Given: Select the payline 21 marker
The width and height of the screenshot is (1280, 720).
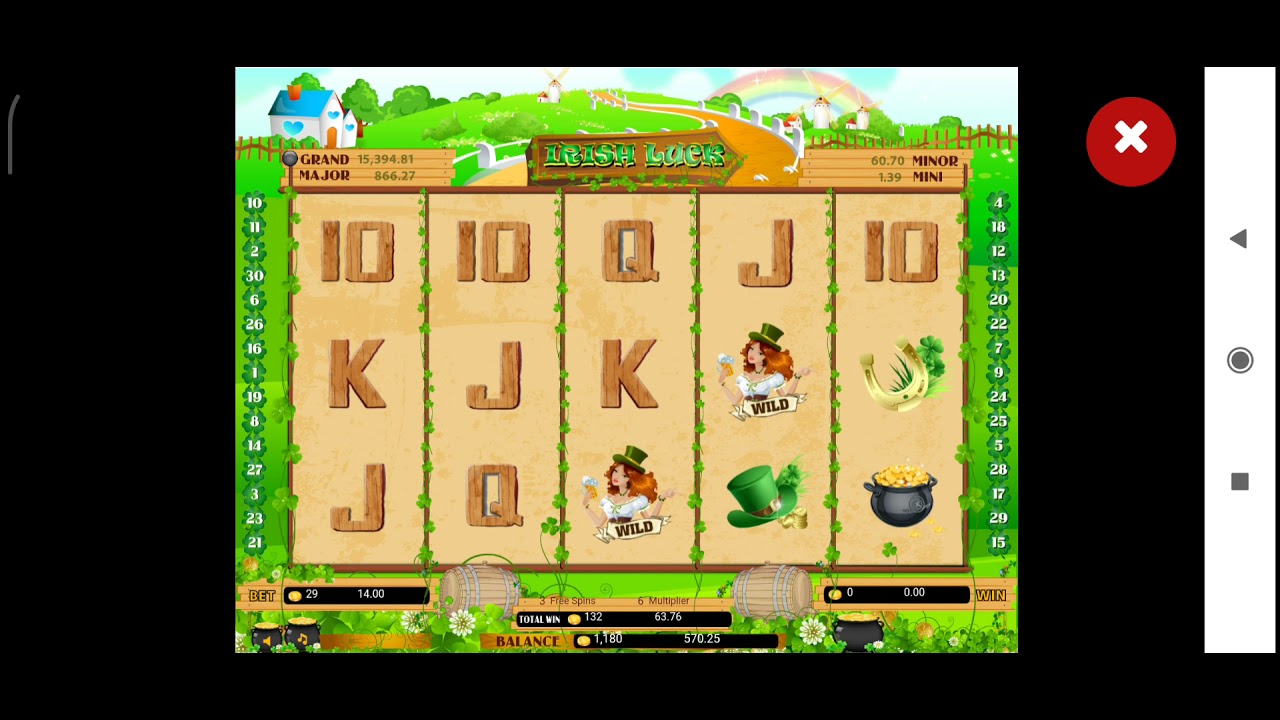Looking at the screenshot, I should click(254, 542).
